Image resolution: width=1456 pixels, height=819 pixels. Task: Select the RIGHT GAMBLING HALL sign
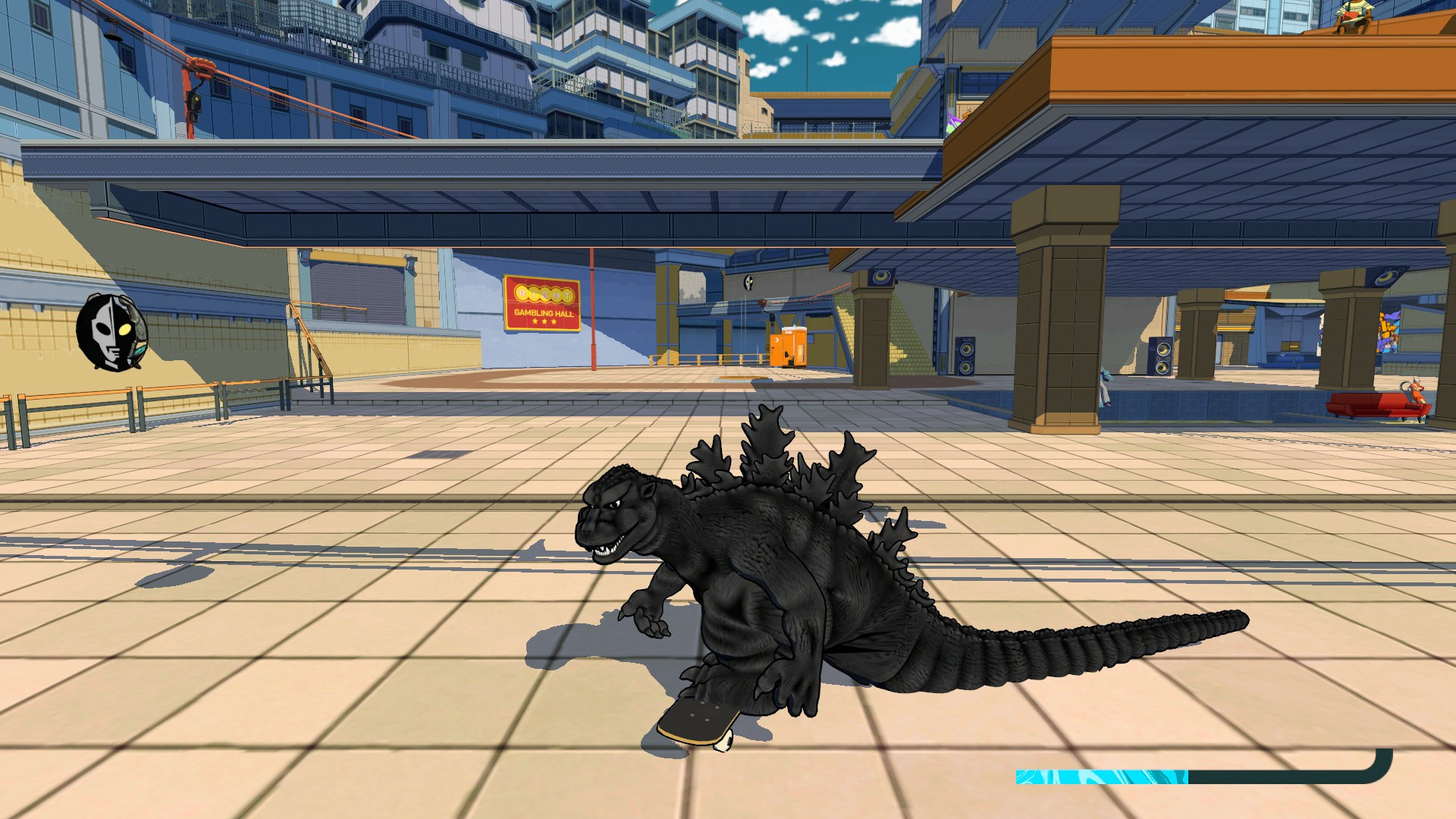tap(543, 303)
